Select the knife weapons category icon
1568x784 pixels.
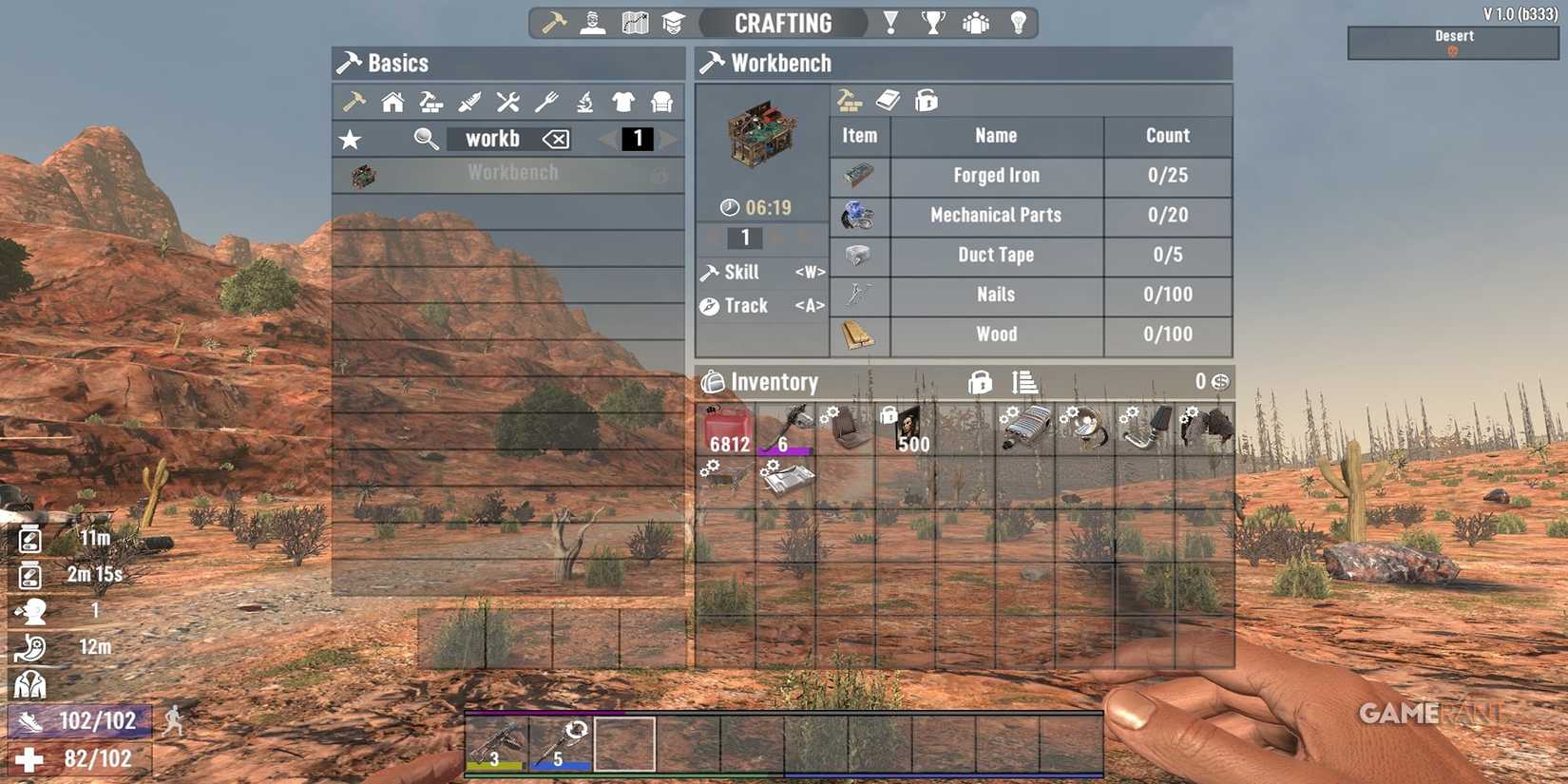pyautogui.click(x=471, y=102)
